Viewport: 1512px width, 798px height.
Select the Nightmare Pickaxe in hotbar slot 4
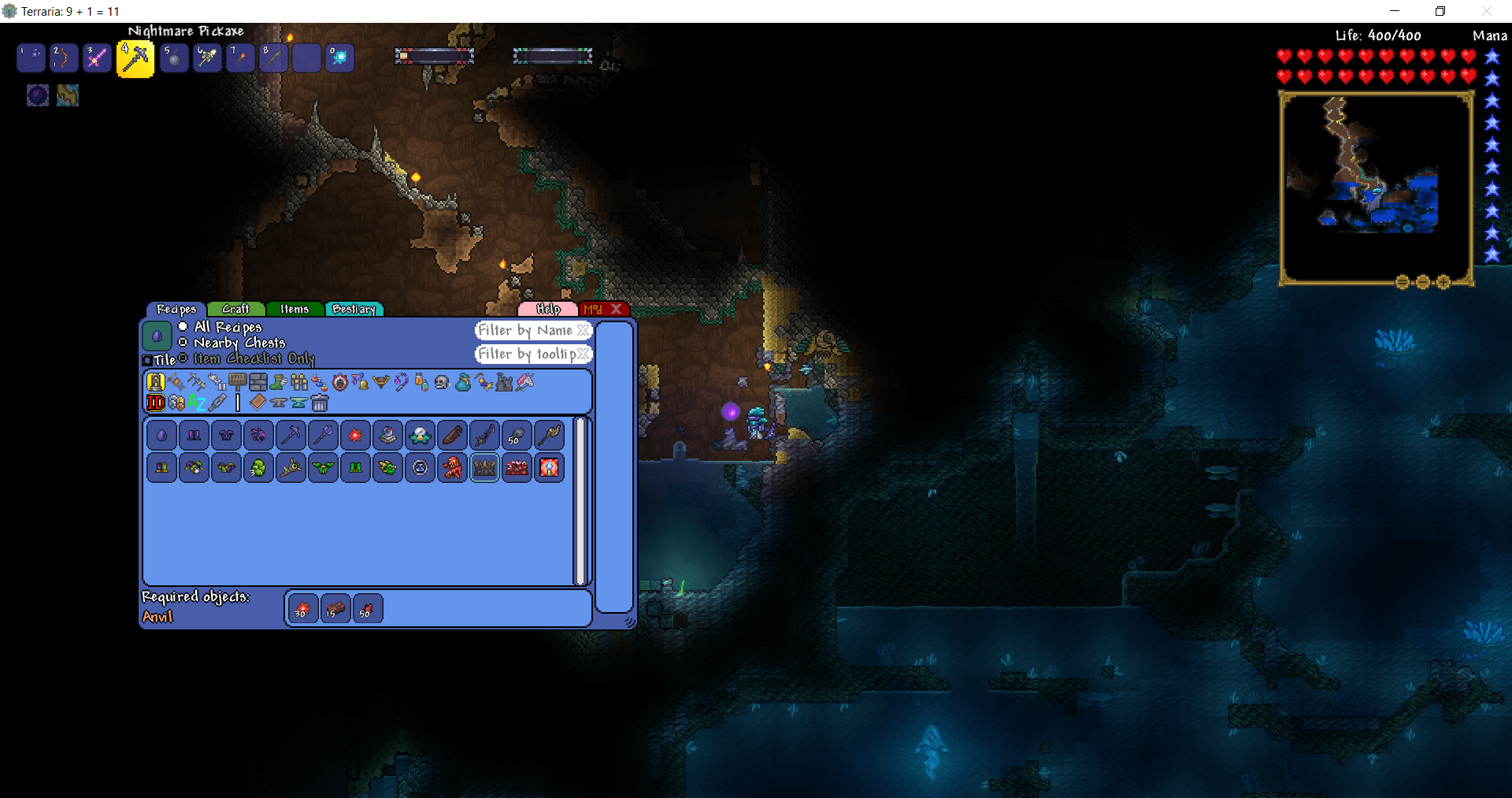click(134, 58)
